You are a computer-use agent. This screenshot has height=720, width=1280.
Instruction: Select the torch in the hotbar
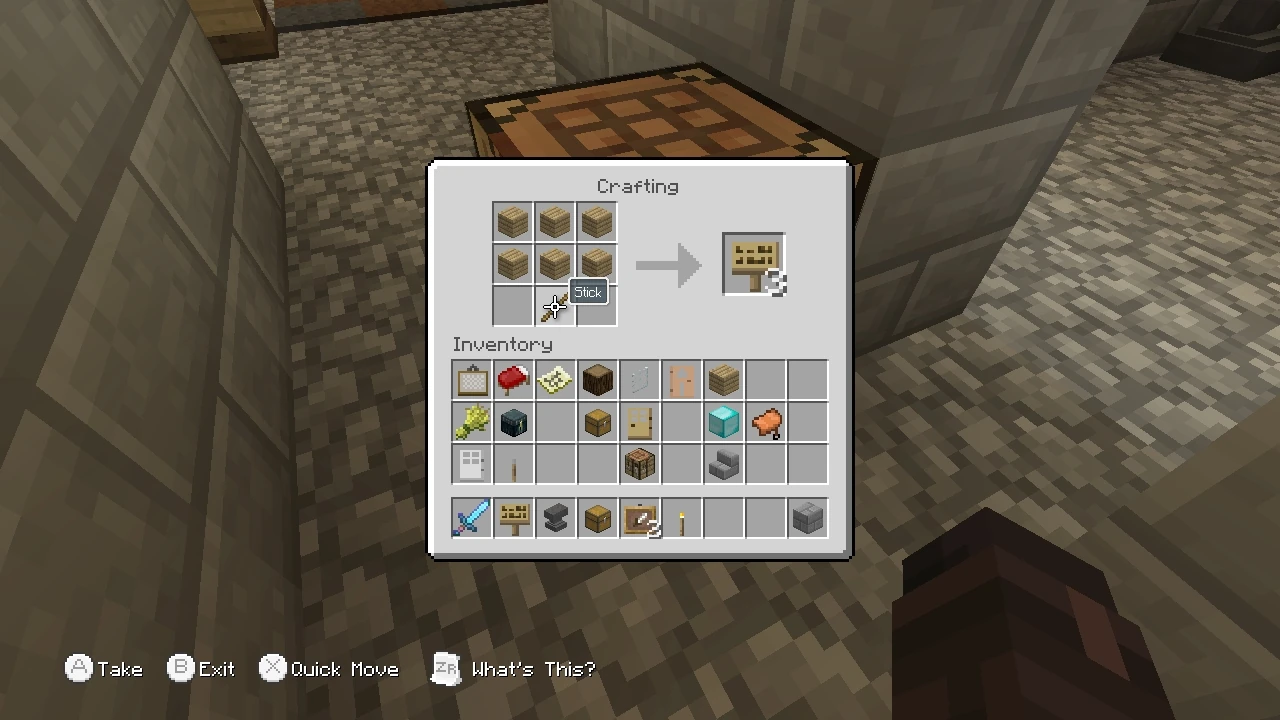(681, 517)
